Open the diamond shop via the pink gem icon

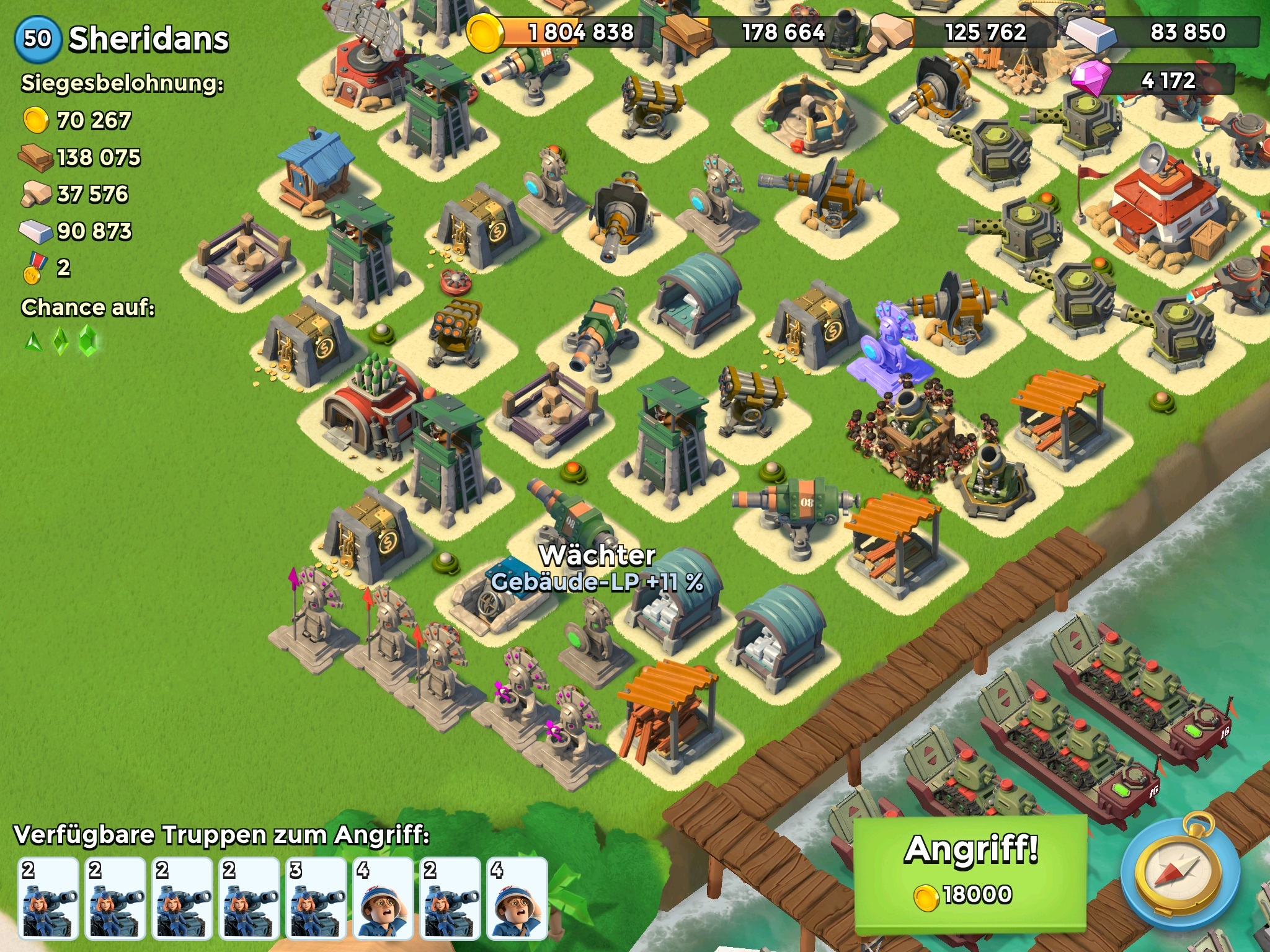(1090, 80)
